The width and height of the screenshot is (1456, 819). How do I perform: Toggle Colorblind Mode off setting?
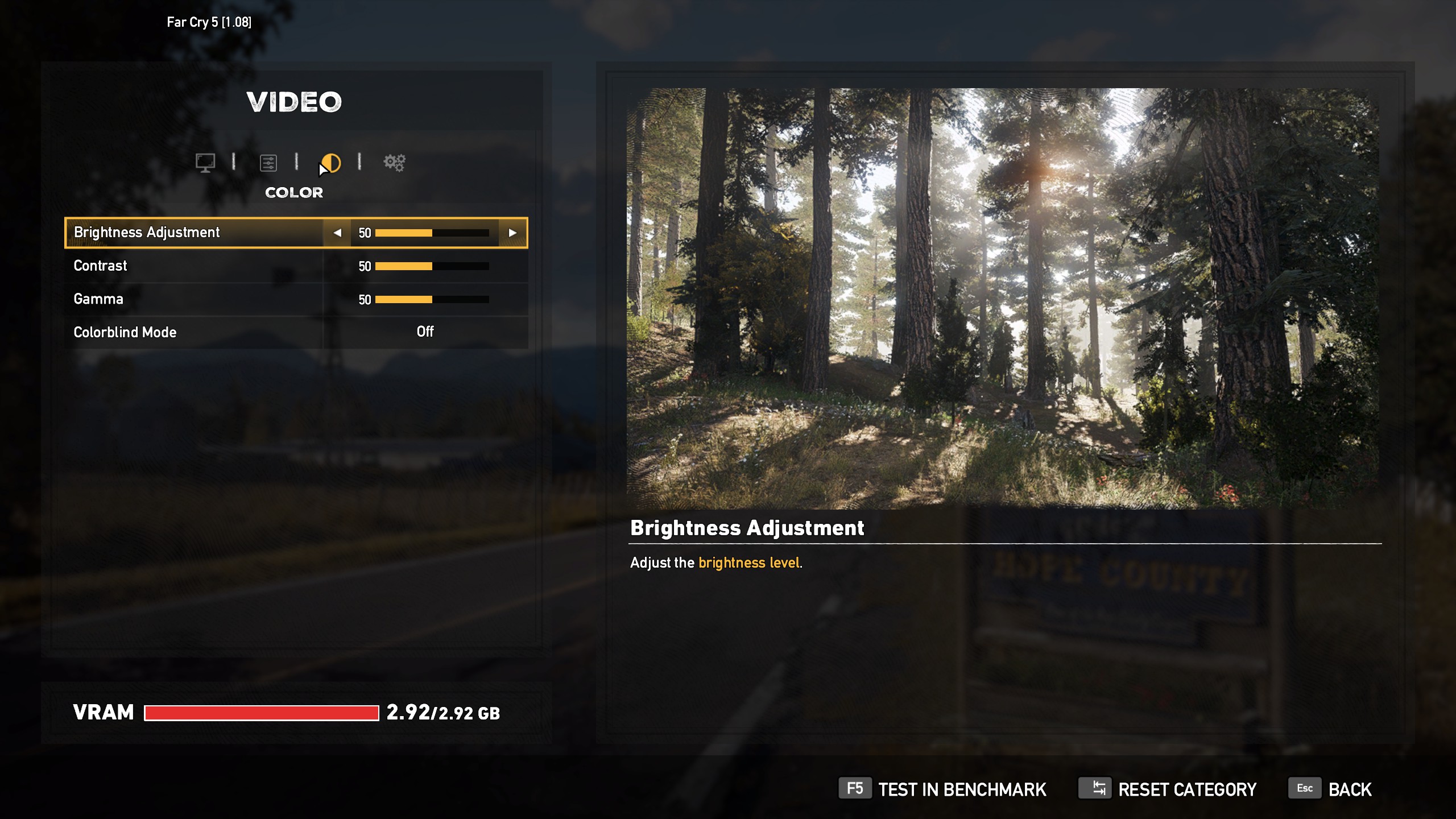pos(425,332)
